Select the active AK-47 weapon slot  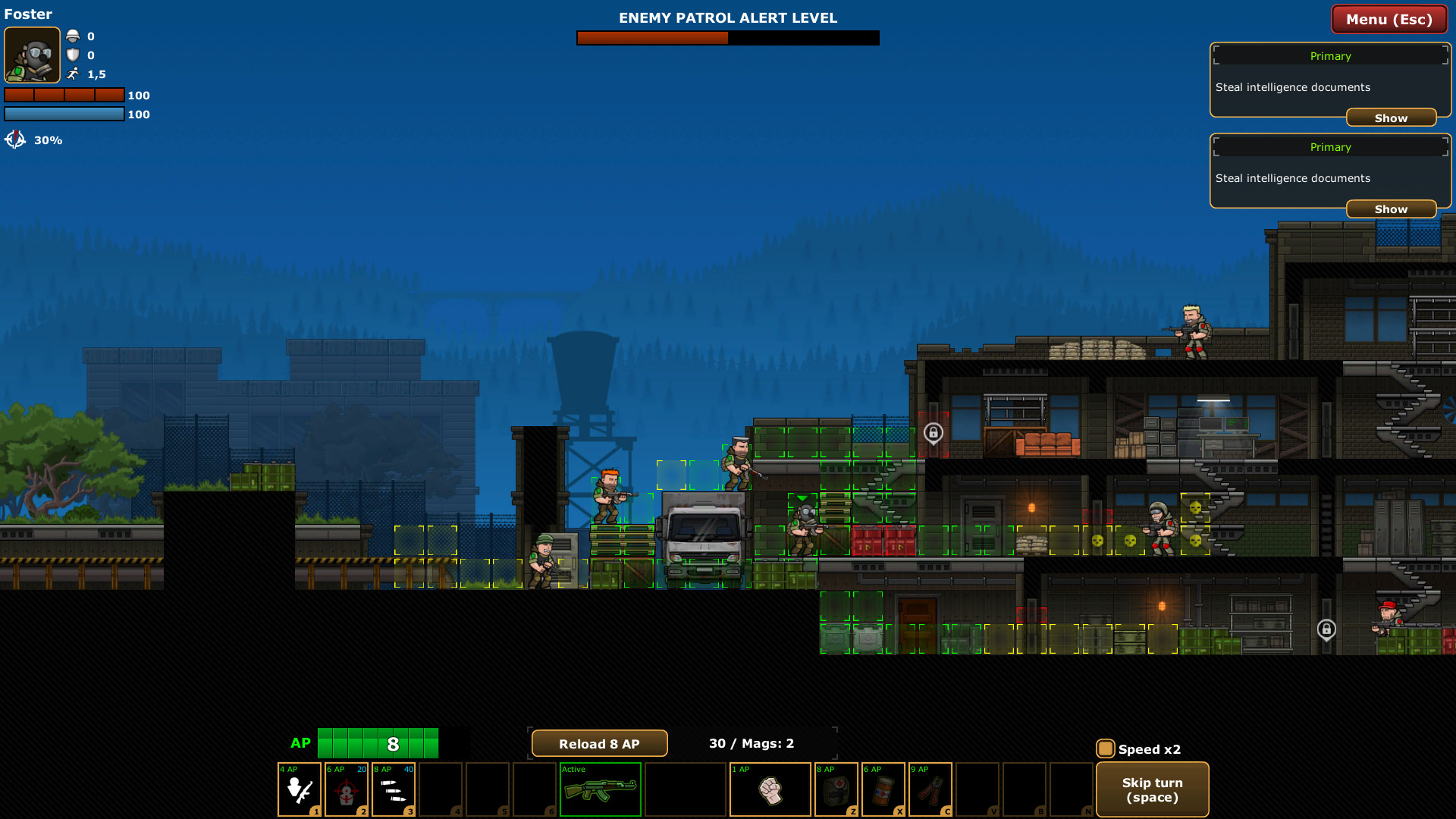[x=600, y=789]
